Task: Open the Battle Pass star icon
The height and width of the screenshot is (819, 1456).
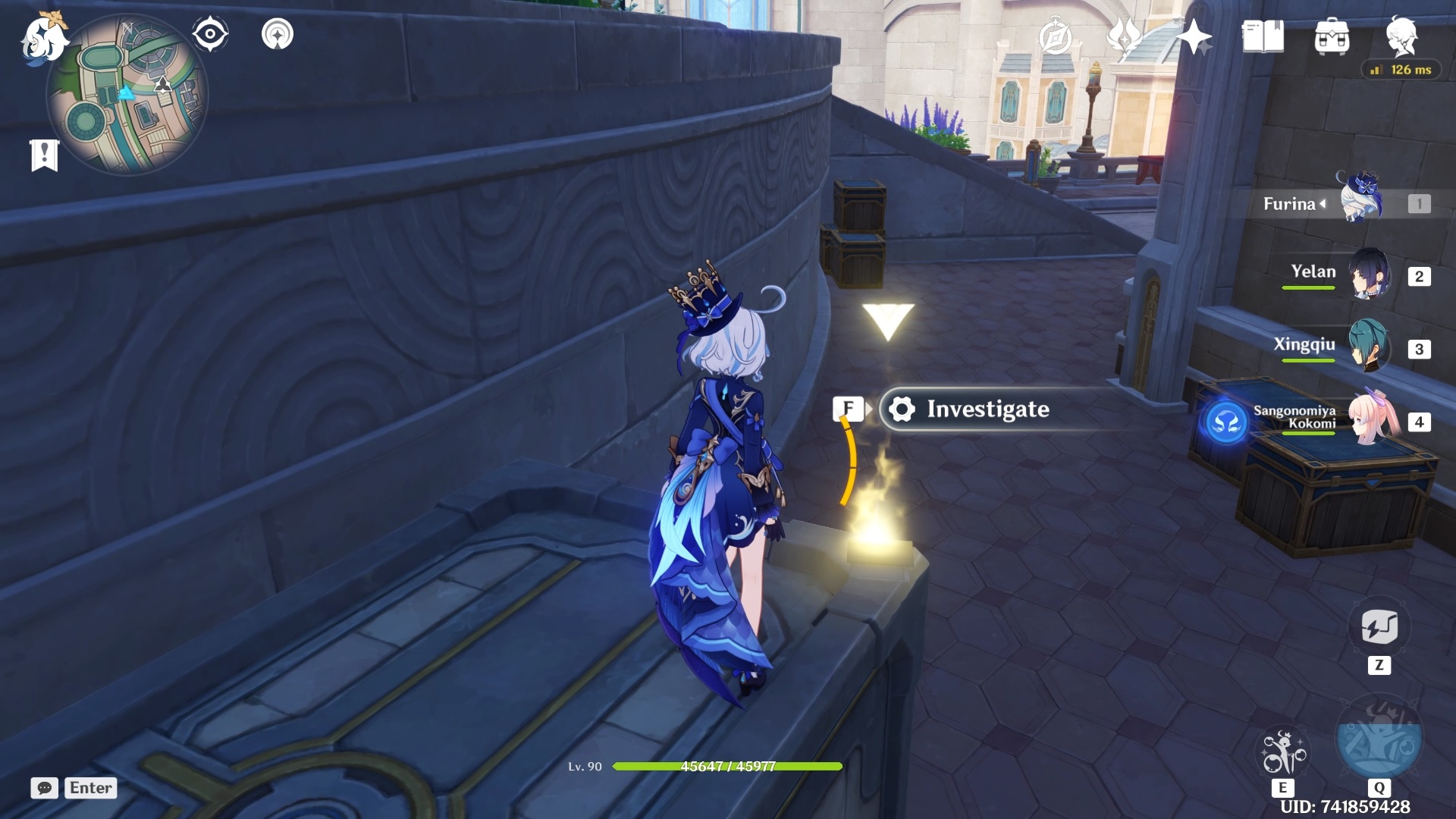Action: coord(1193,36)
